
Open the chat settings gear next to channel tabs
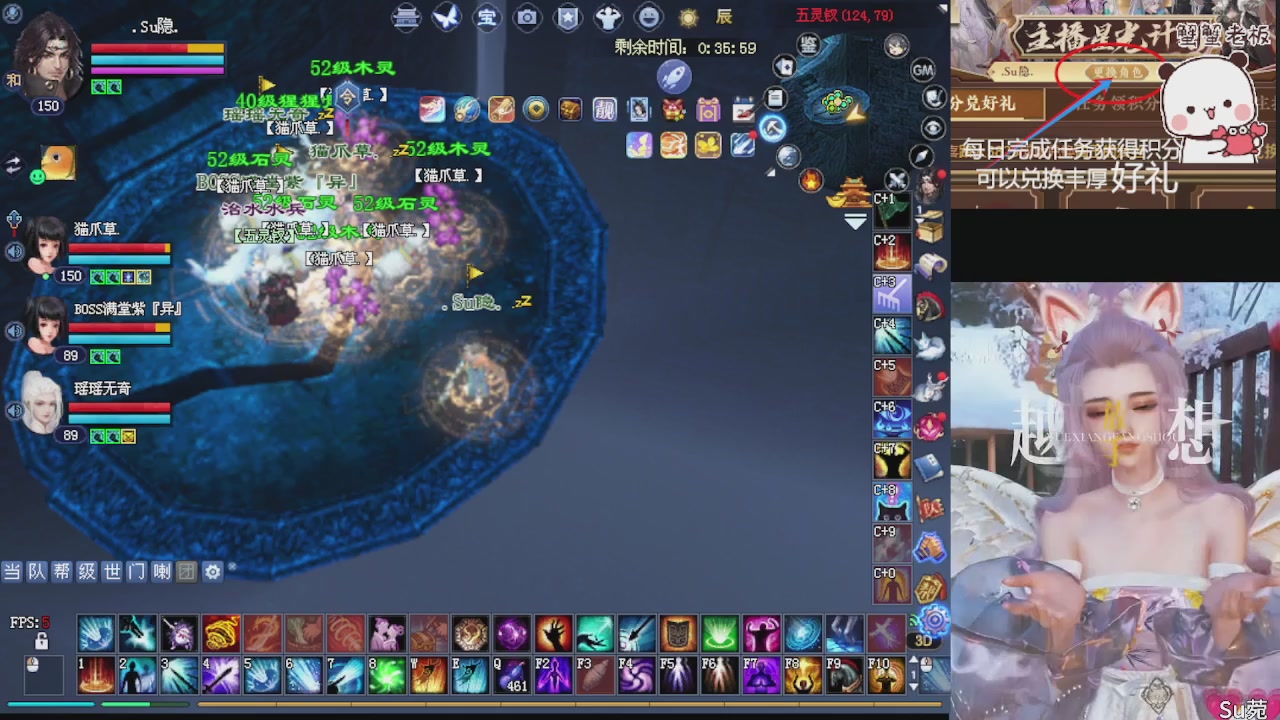pos(212,572)
